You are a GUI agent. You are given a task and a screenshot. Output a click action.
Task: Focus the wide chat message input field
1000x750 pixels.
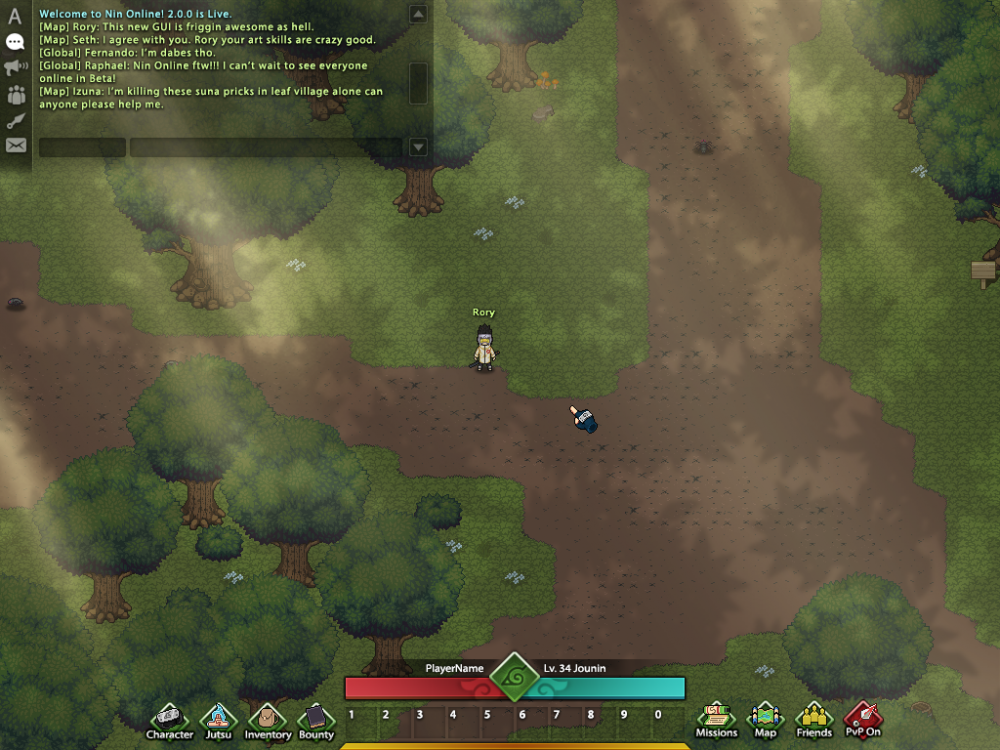point(265,147)
